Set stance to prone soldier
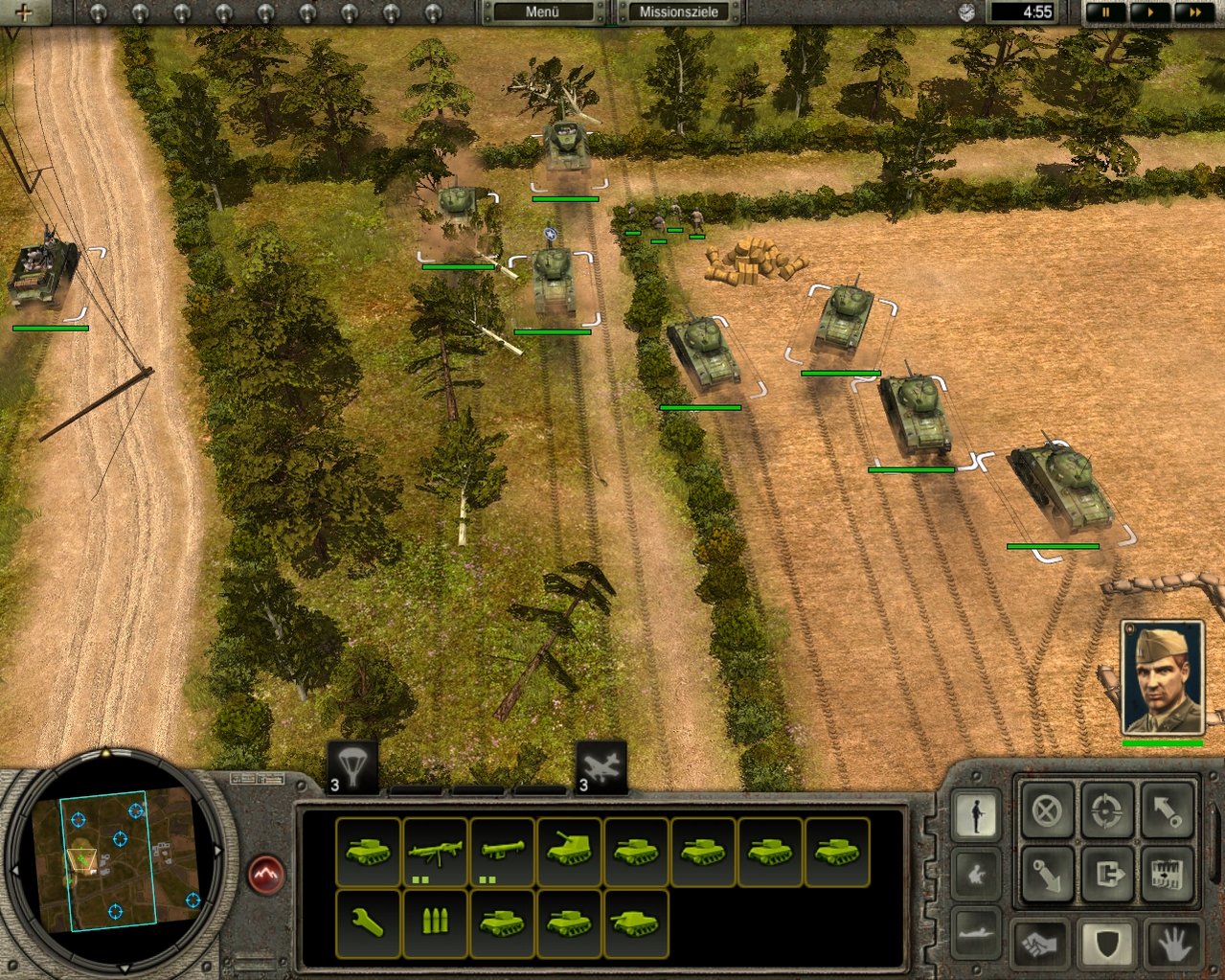This screenshot has height=980, width=1225. (x=977, y=932)
